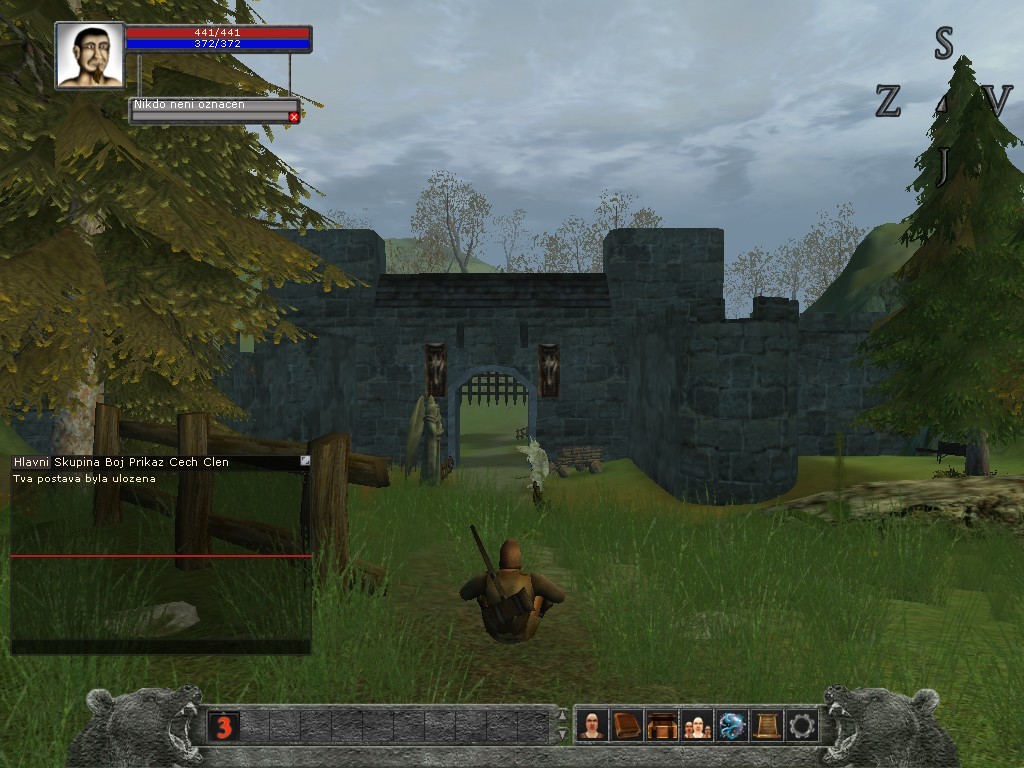Viewport: 1024px width, 768px height.
Task: Switch to the Clen chat tab
Action: (216, 462)
